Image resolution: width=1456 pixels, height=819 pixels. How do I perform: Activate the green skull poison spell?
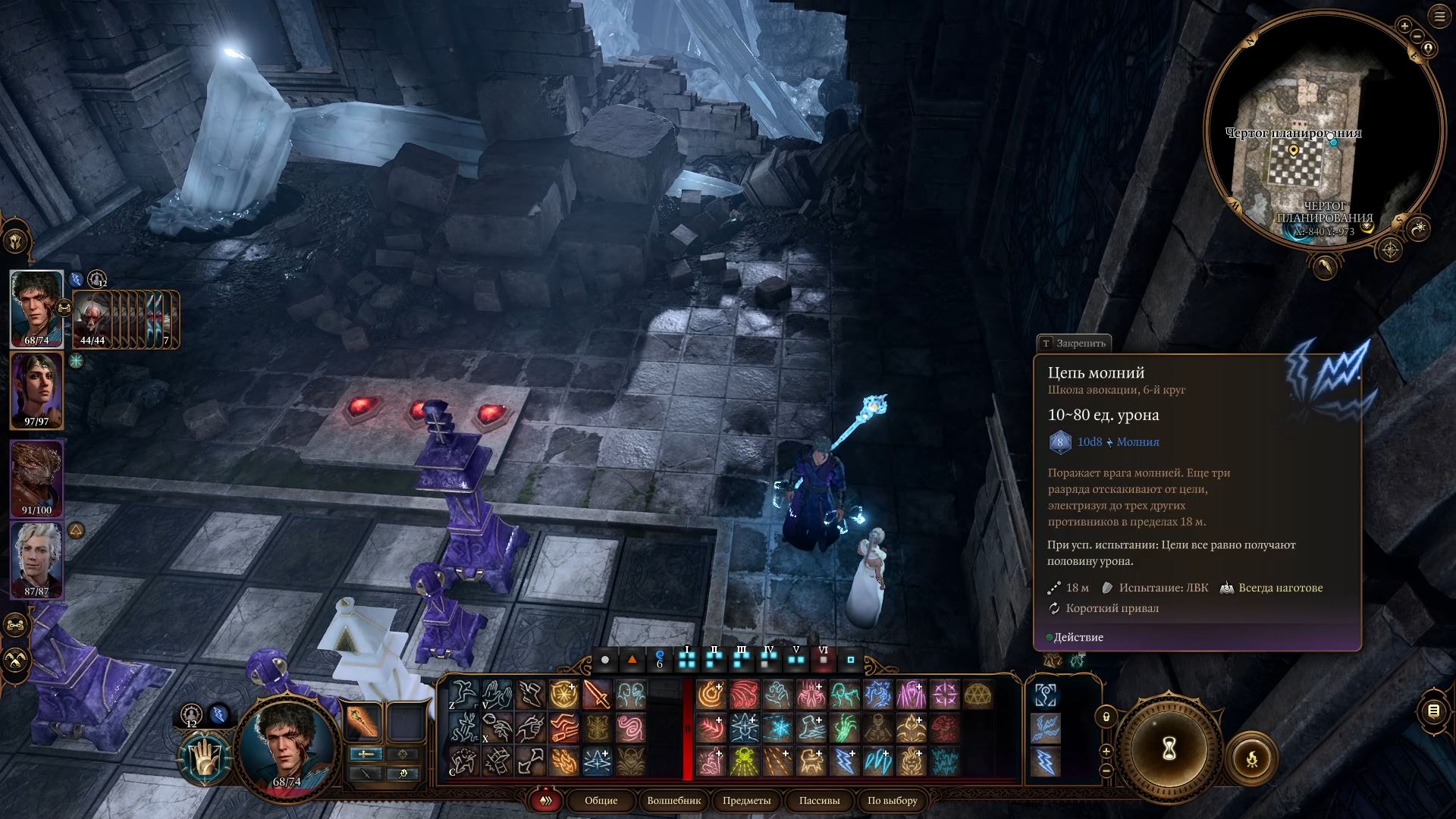(x=744, y=761)
